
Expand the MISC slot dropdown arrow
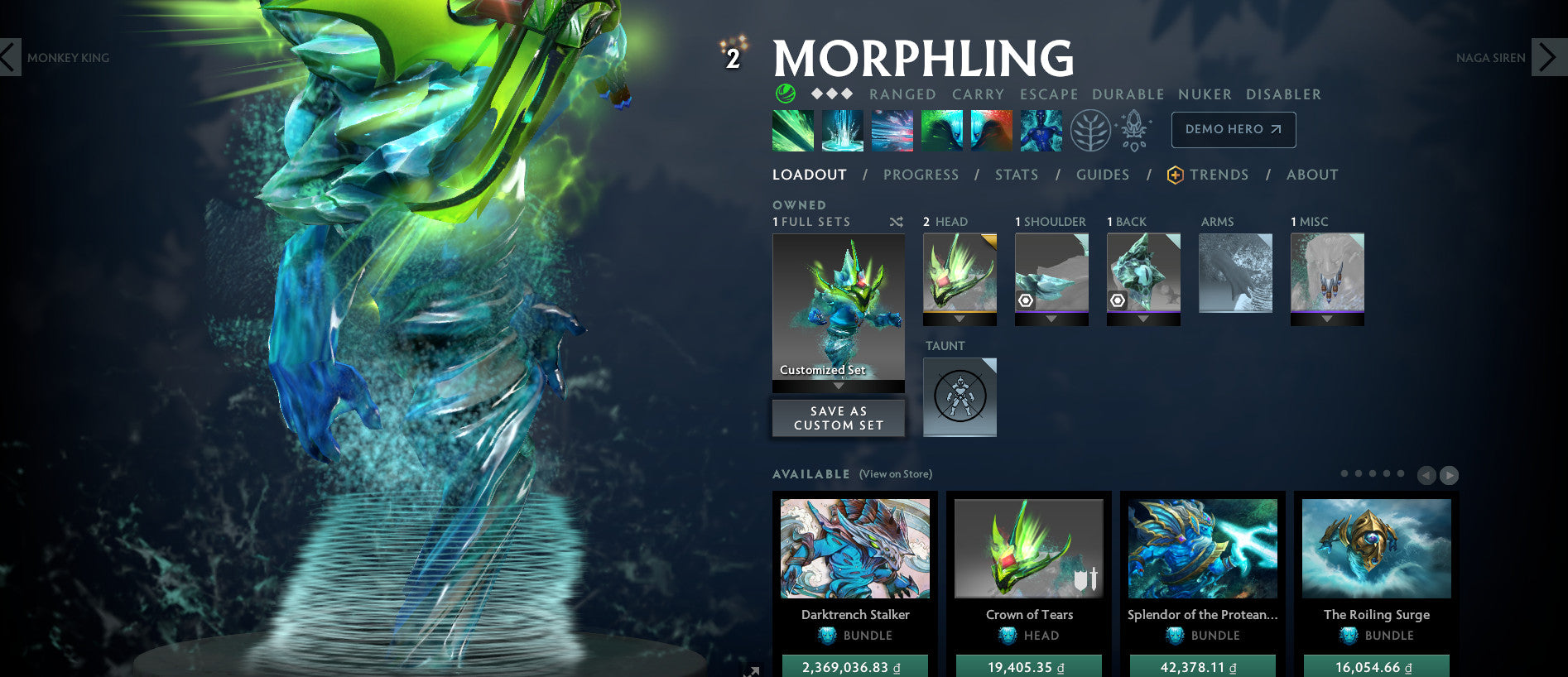pyautogui.click(x=1327, y=318)
